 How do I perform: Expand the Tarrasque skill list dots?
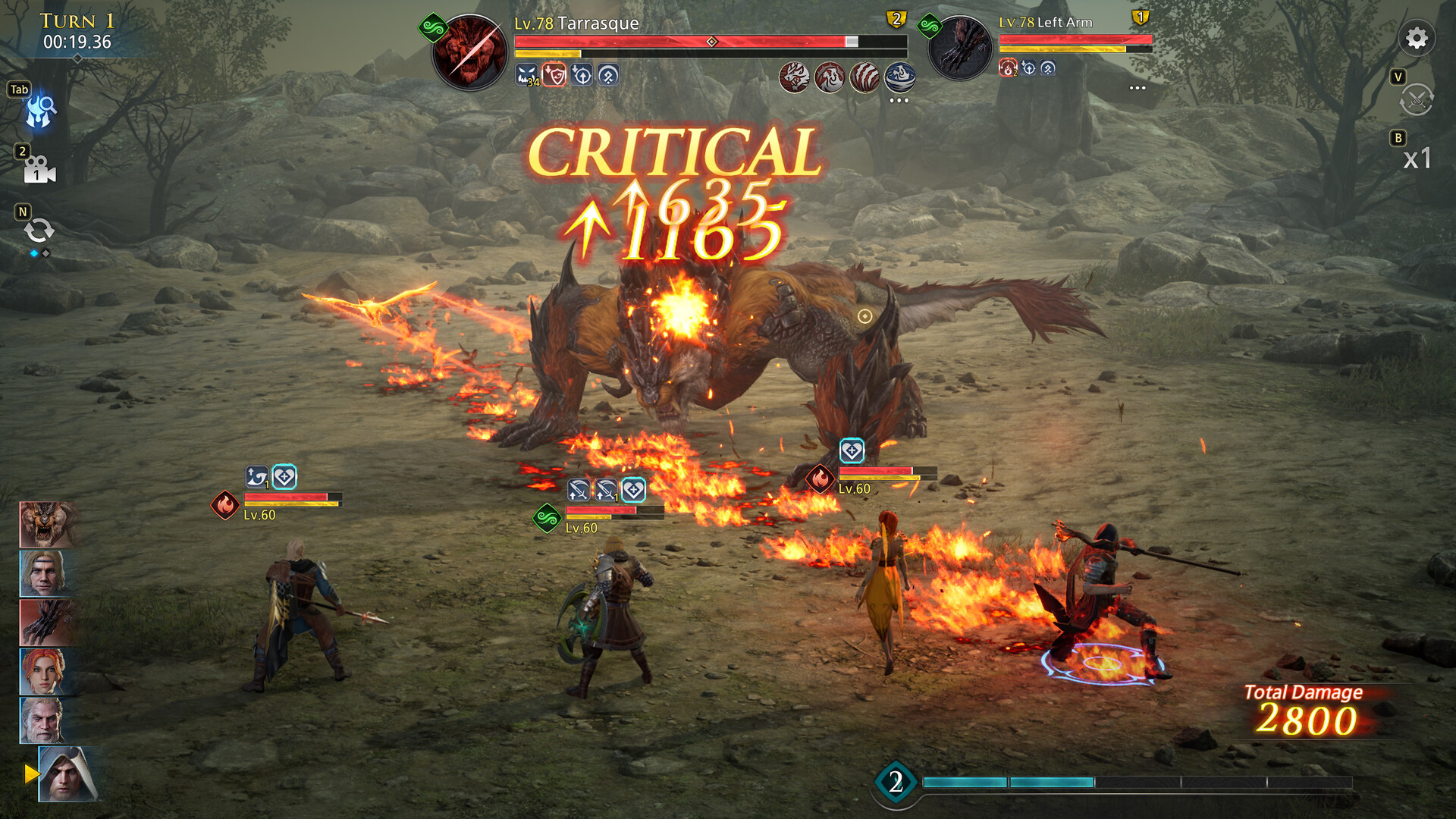tap(899, 100)
